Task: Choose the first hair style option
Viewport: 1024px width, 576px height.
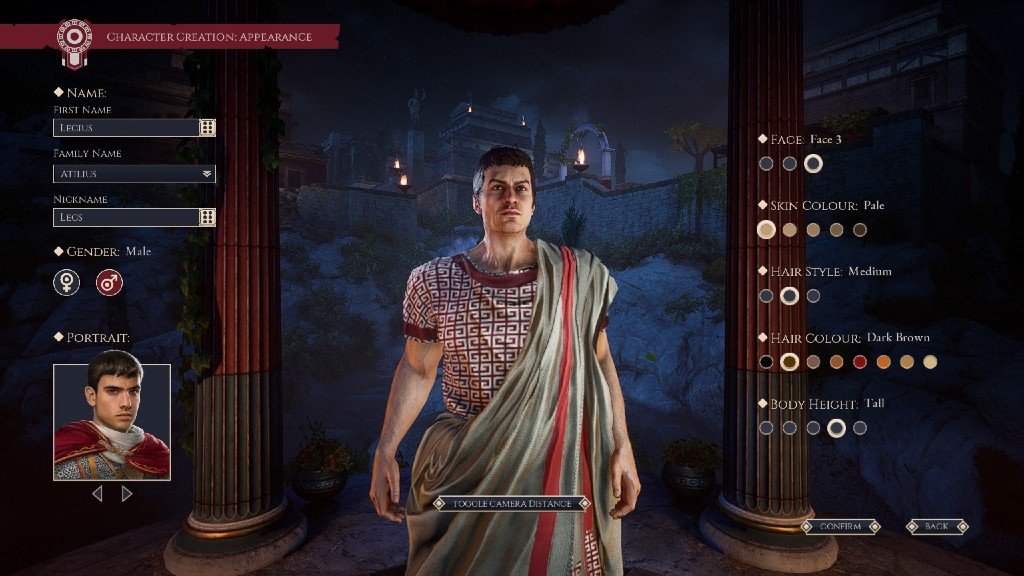Action: pyautogui.click(x=766, y=296)
